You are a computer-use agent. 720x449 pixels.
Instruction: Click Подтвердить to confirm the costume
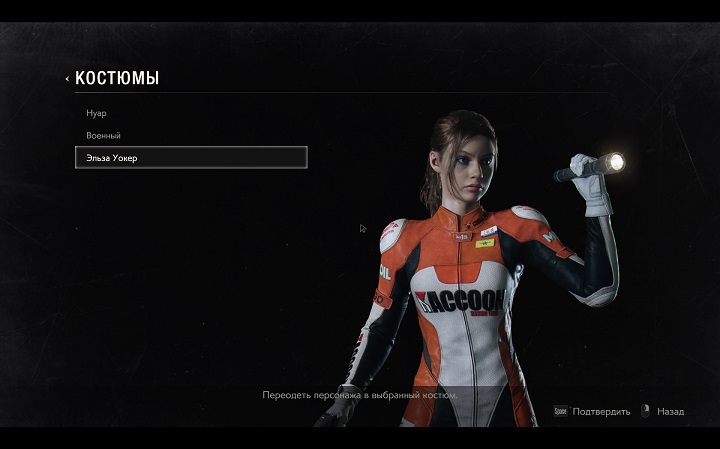pos(601,411)
